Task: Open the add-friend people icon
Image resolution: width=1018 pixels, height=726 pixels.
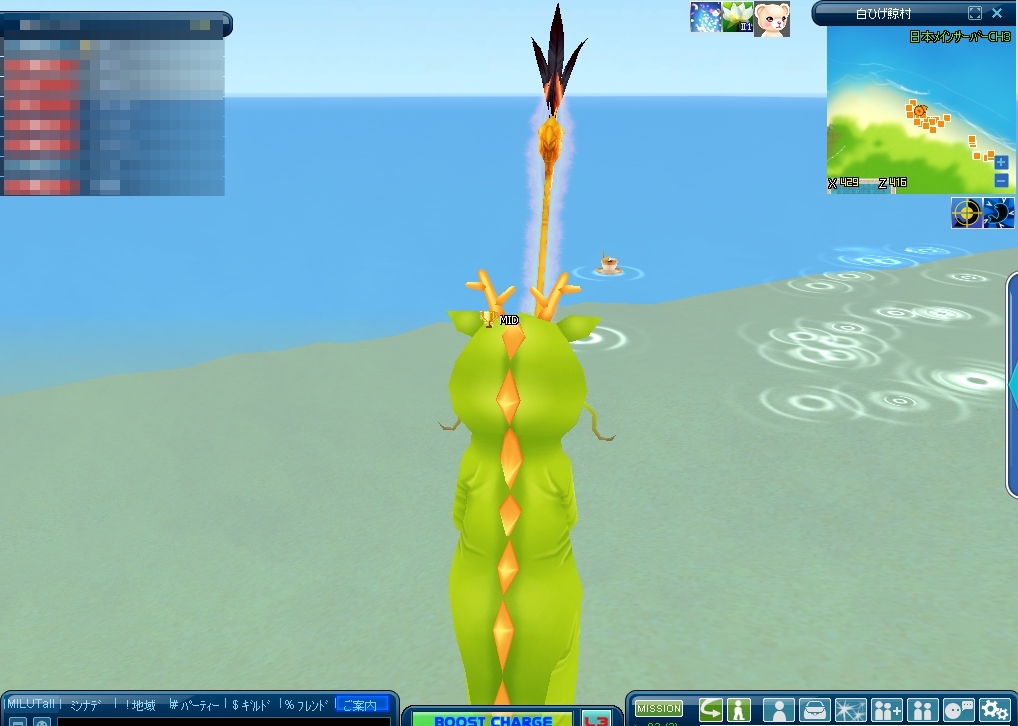Action: point(886,710)
